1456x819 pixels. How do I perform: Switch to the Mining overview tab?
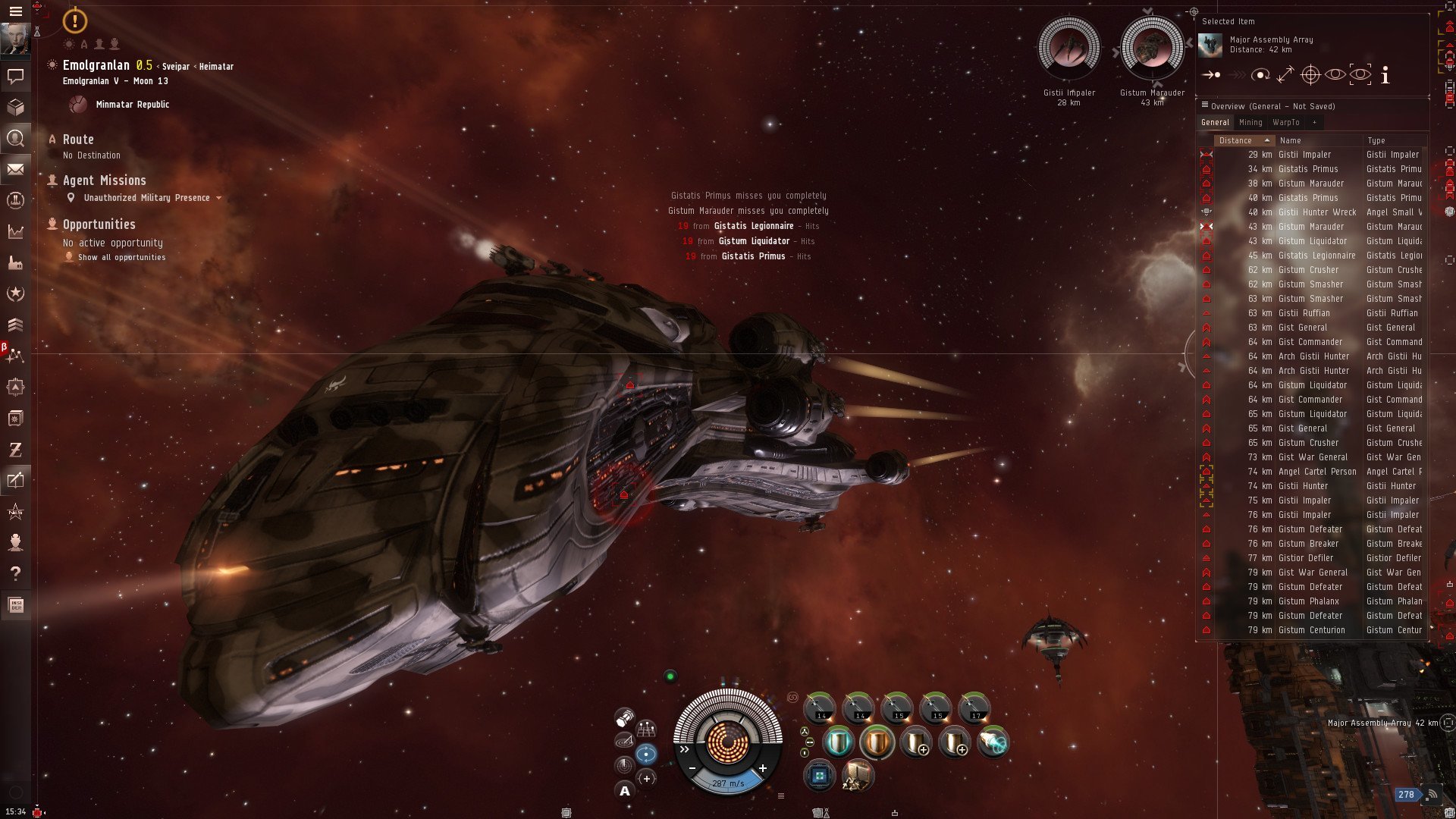coord(1250,122)
